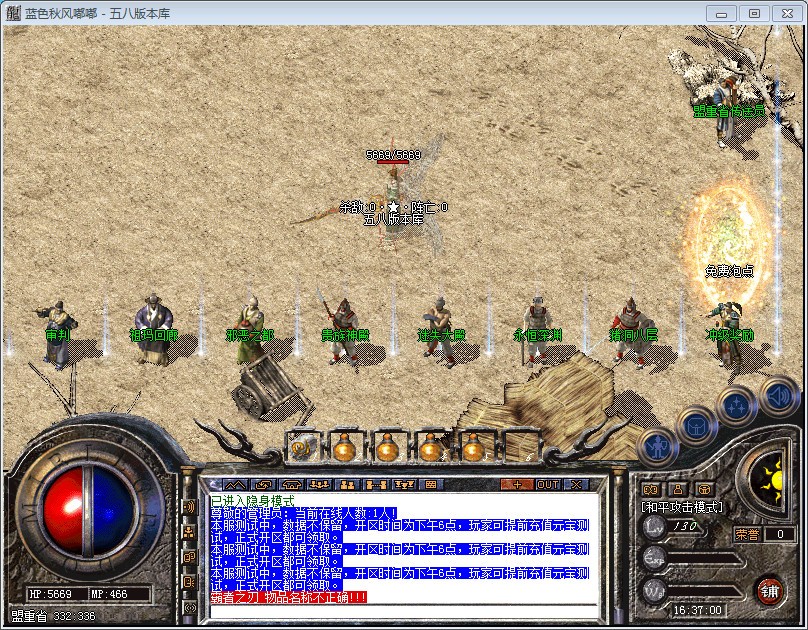Toggle the top sound-wave chat channel button
Screen dimensions: 808x630
click(x=189, y=507)
